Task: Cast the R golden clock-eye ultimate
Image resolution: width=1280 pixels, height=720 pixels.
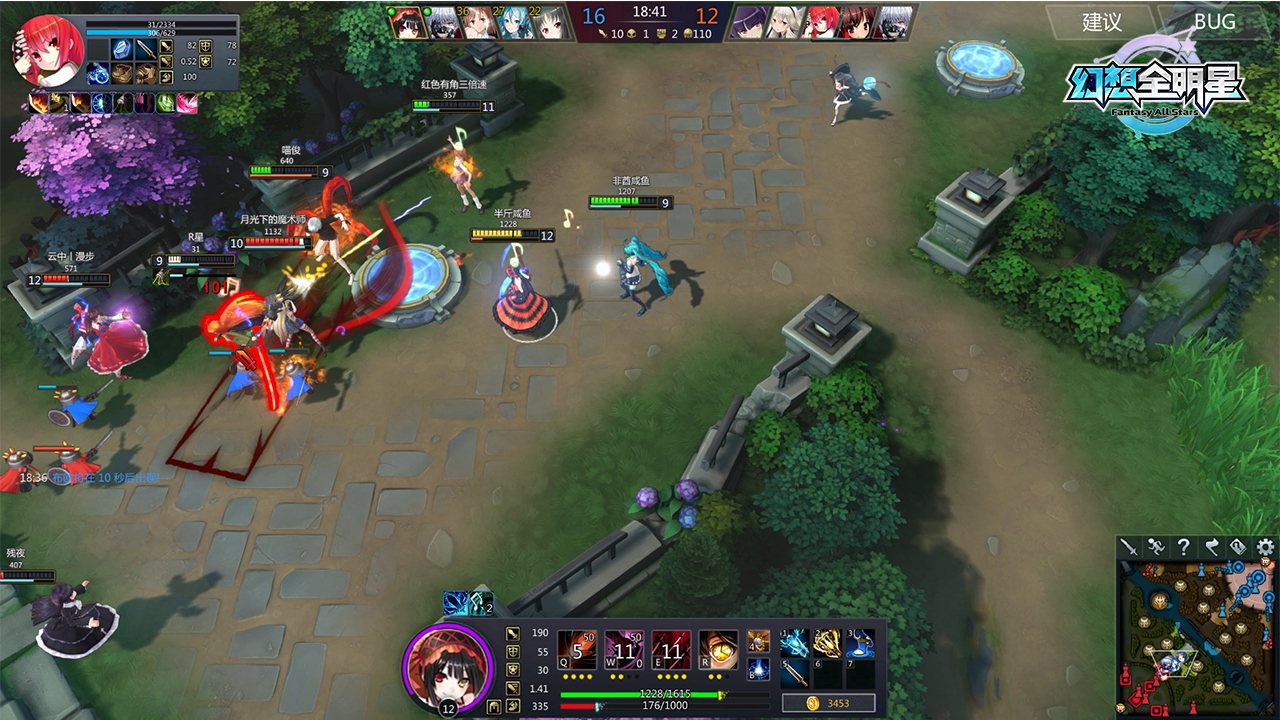Action: coord(718,650)
